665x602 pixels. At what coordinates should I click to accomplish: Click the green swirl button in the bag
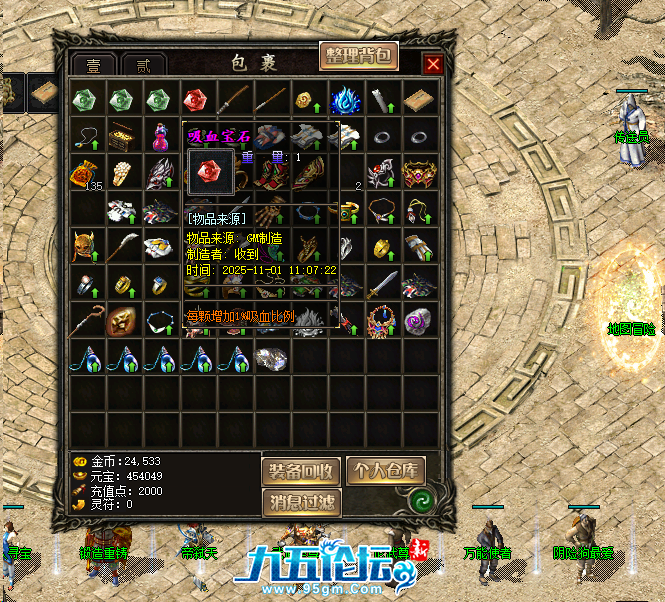click(421, 497)
